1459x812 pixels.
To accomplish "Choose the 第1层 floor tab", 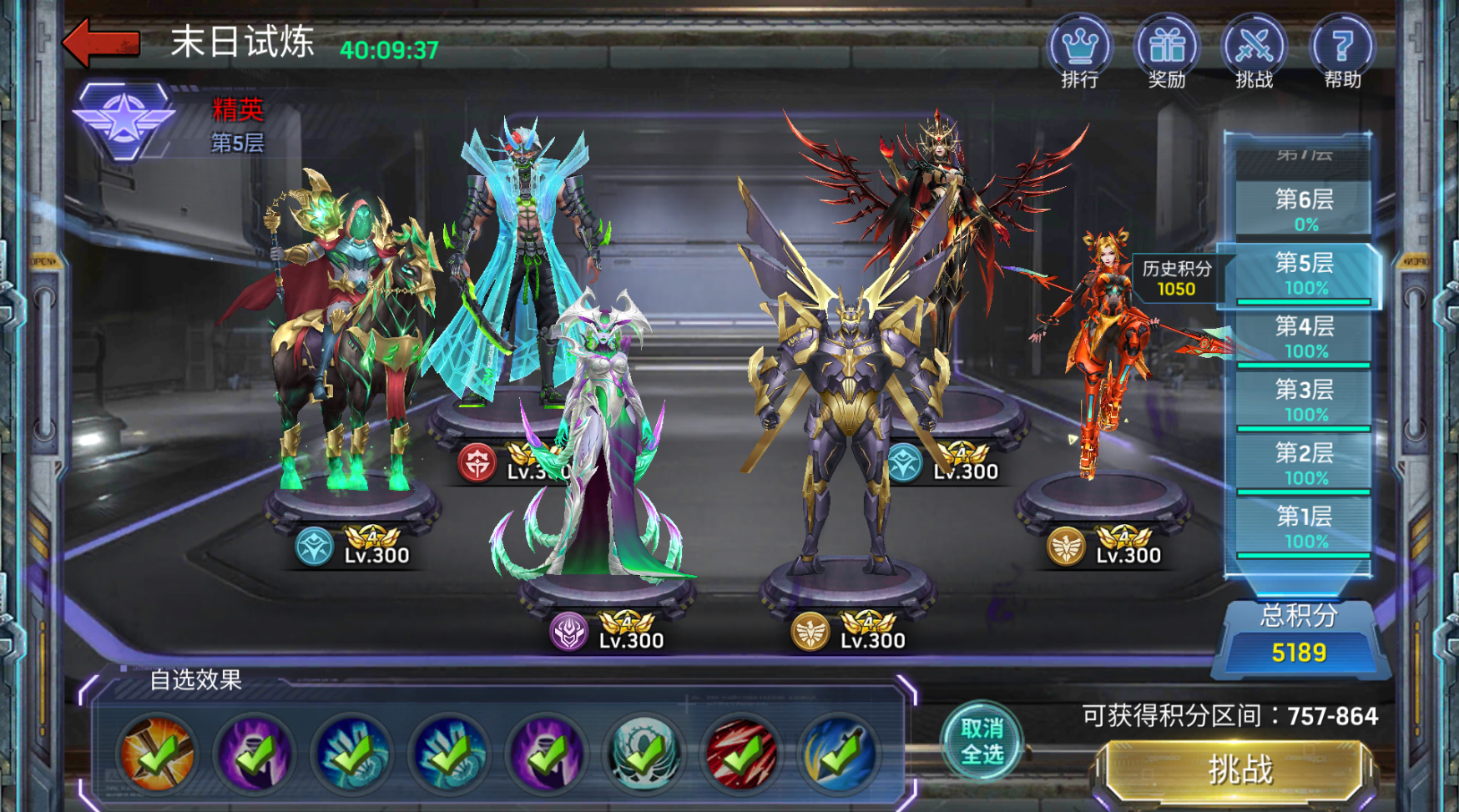I will (1304, 527).
